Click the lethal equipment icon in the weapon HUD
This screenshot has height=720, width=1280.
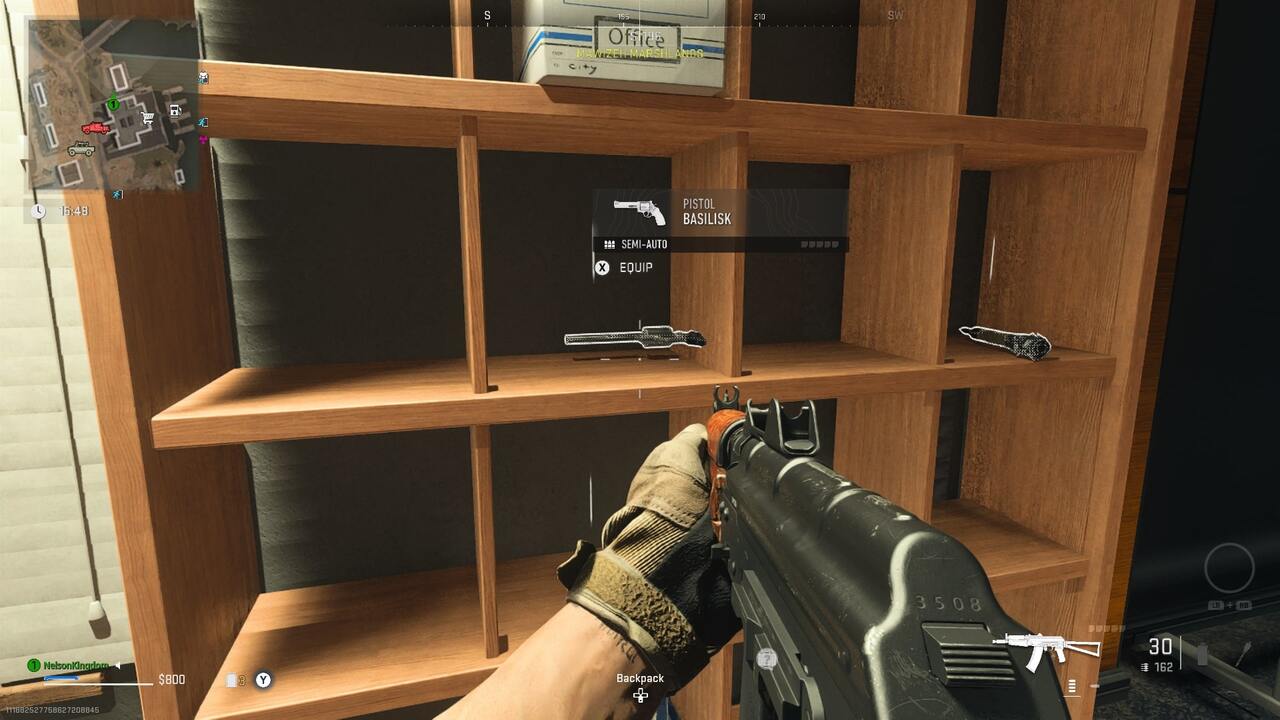pyautogui.click(x=1201, y=654)
